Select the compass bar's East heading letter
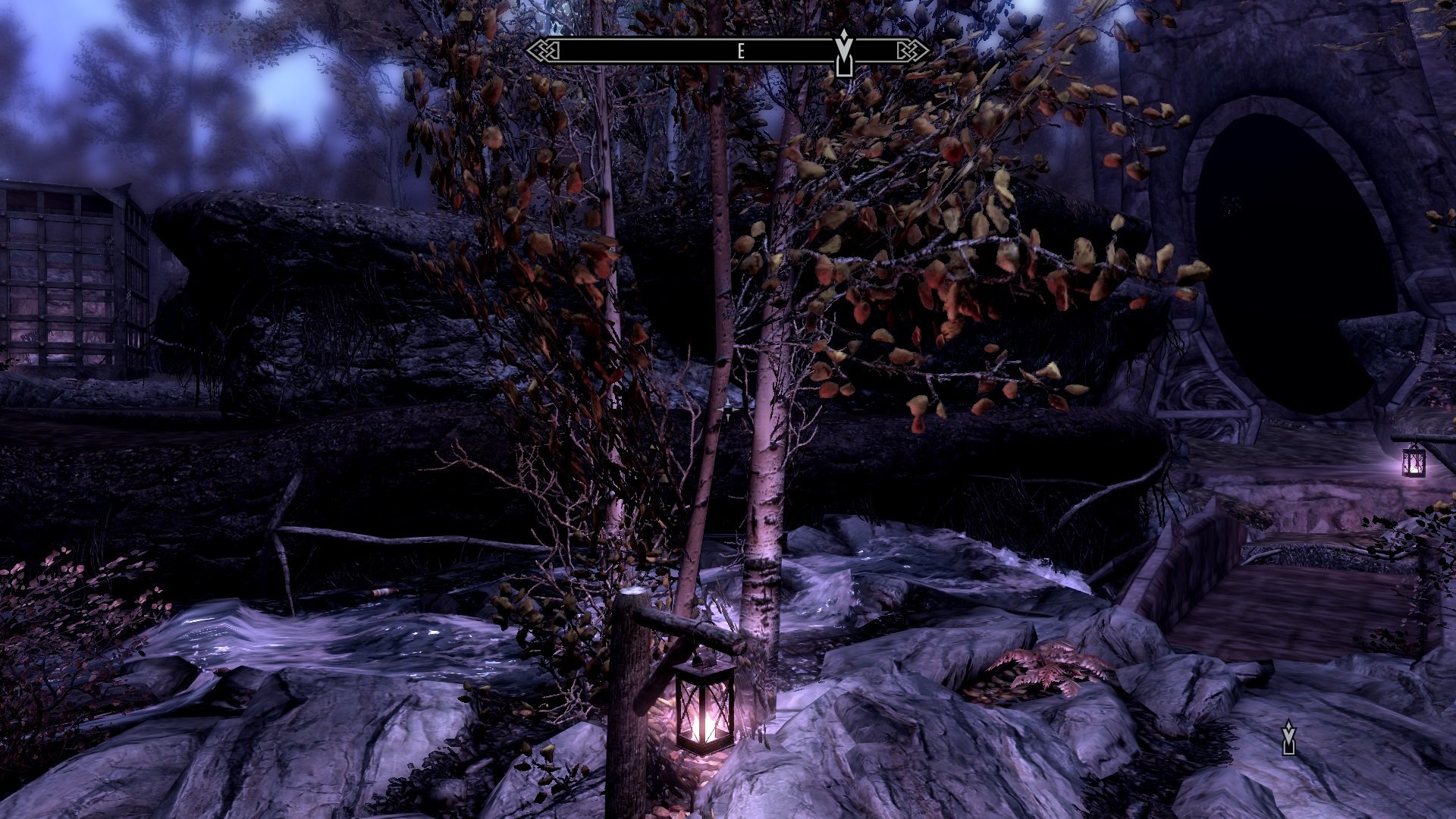 pos(741,52)
